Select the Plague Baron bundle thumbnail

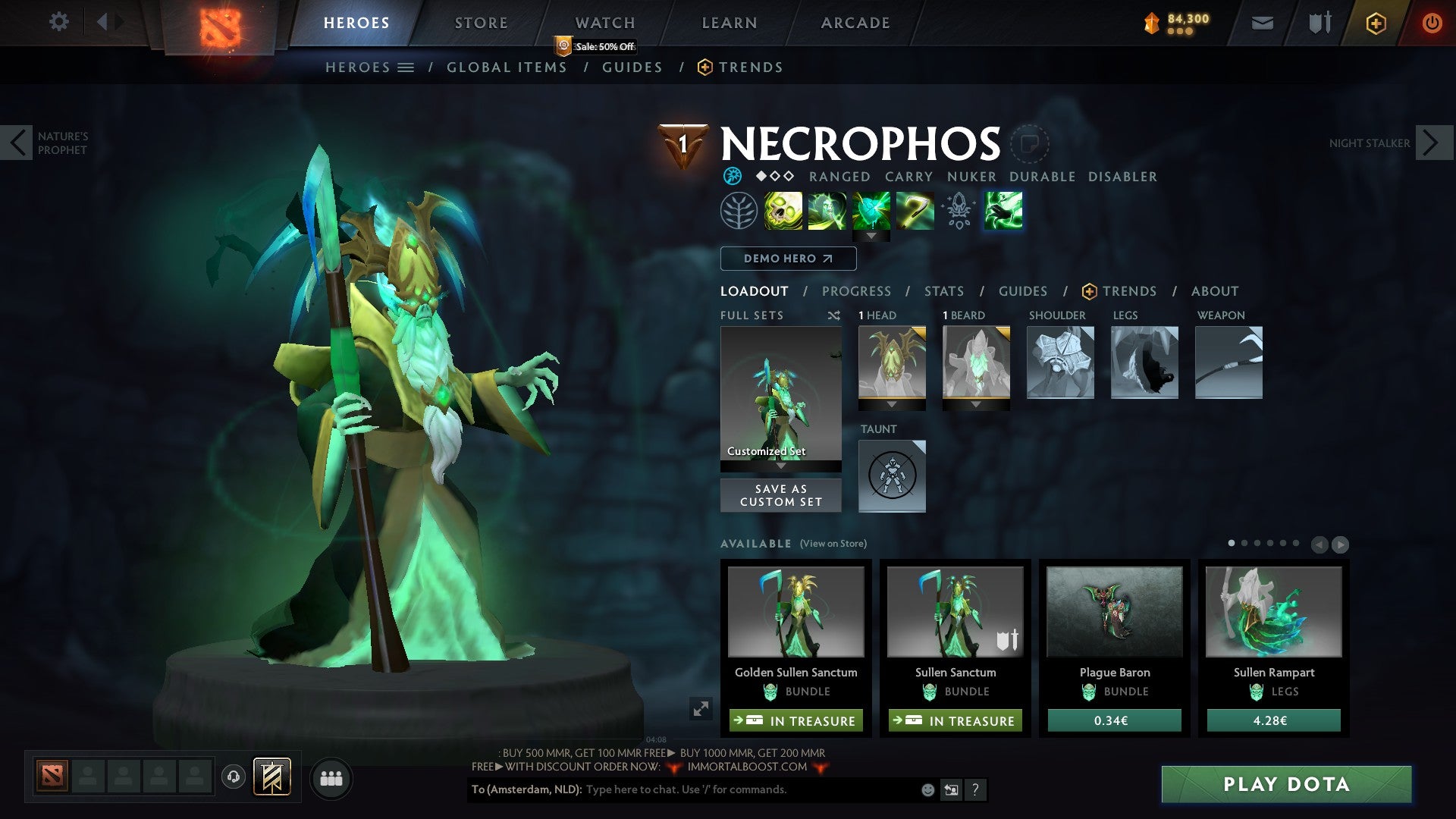[1114, 612]
